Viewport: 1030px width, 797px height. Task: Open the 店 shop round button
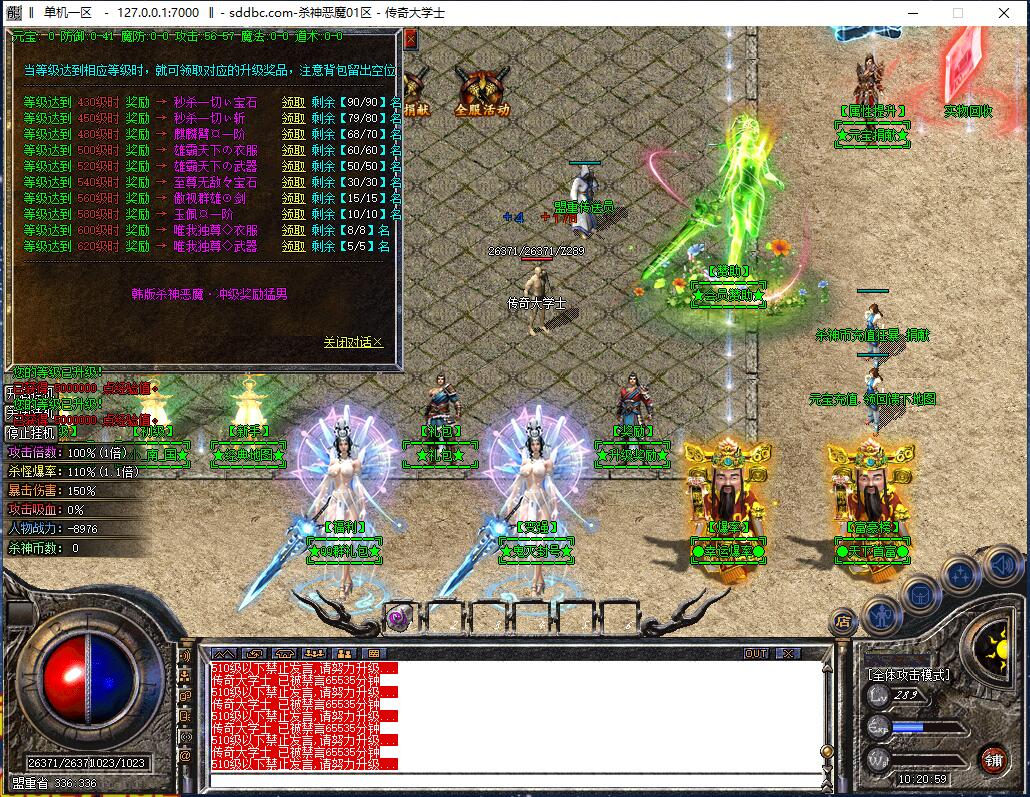[x=845, y=622]
